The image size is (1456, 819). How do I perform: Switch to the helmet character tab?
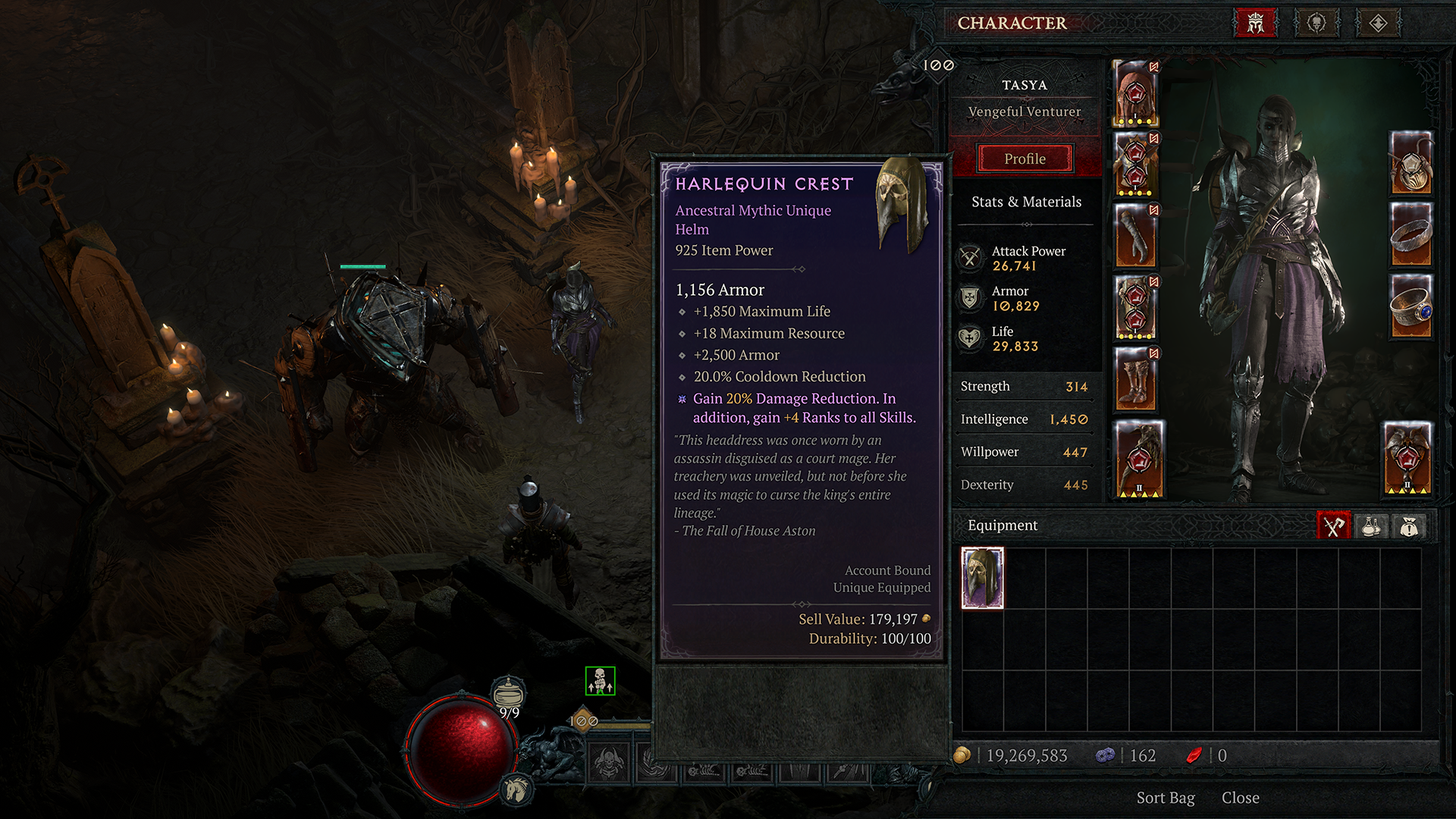click(1256, 24)
